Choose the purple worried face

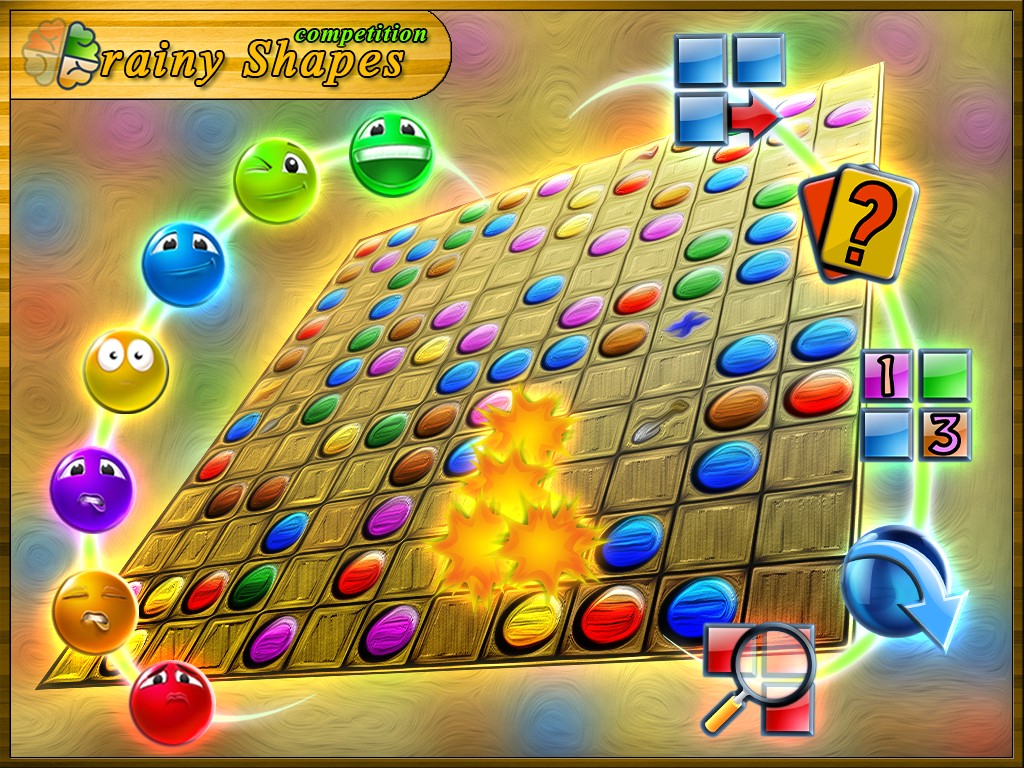click(x=91, y=490)
